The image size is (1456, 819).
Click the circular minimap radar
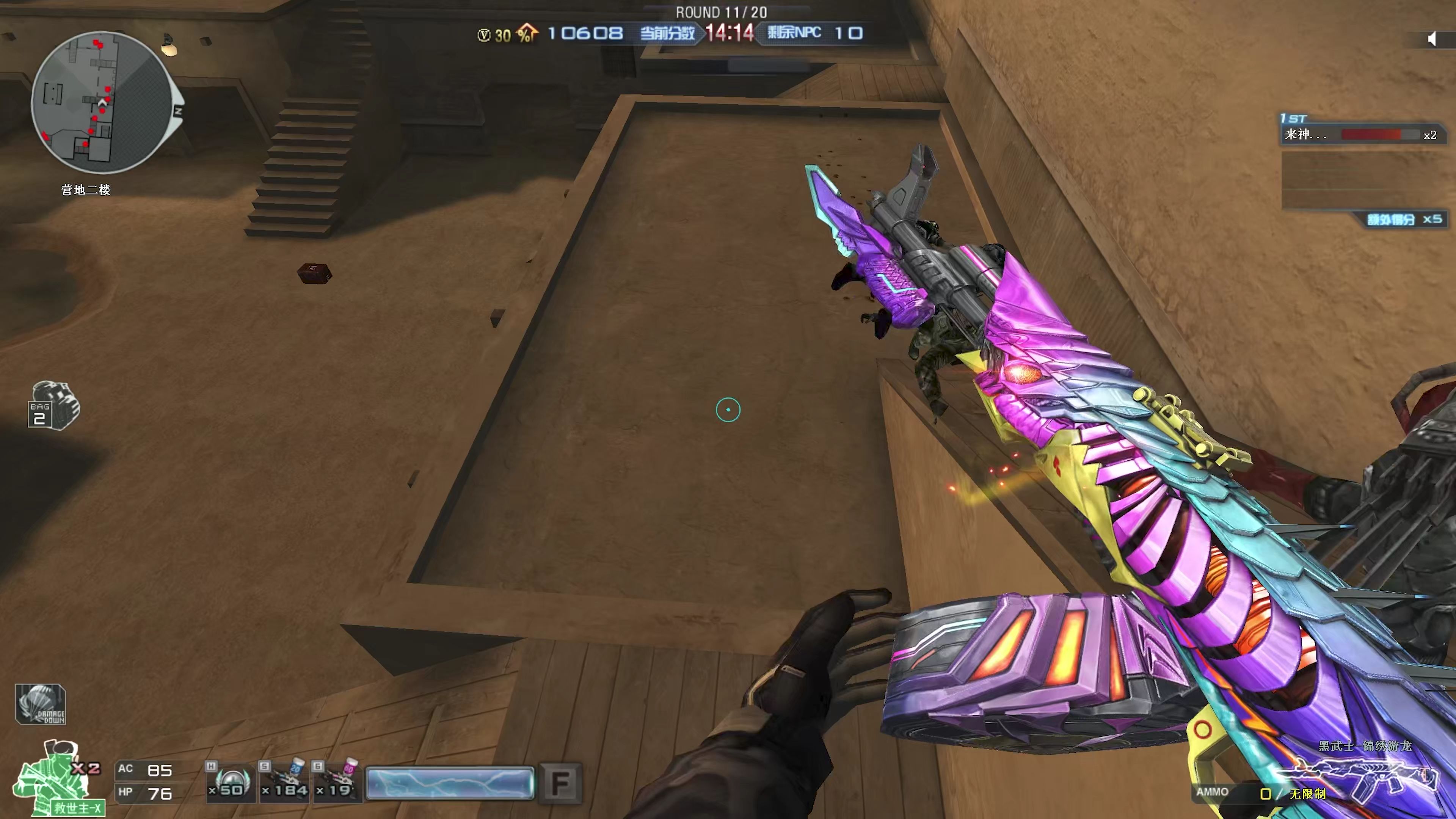(x=102, y=103)
